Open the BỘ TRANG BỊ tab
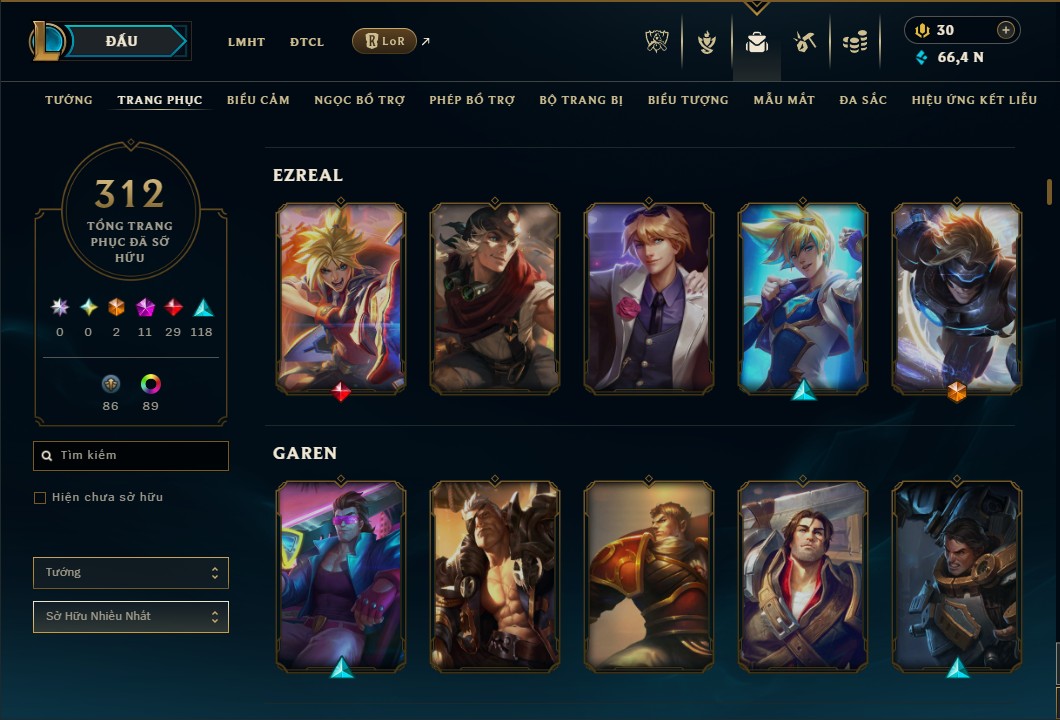 pos(581,100)
